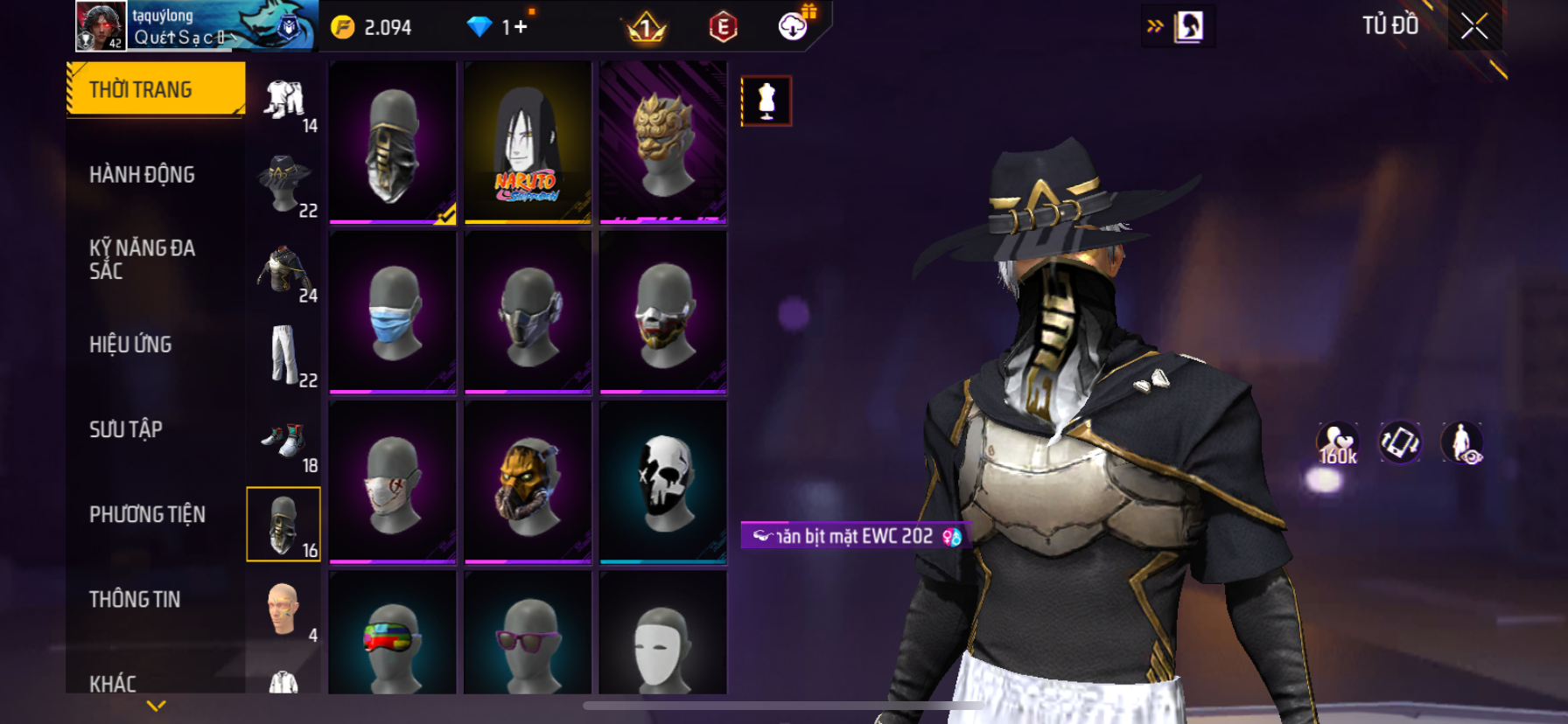Viewport: 1568px width, 724px height.
Task: Open the SƯU TẬP tab
Action: [x=126, y=429]
